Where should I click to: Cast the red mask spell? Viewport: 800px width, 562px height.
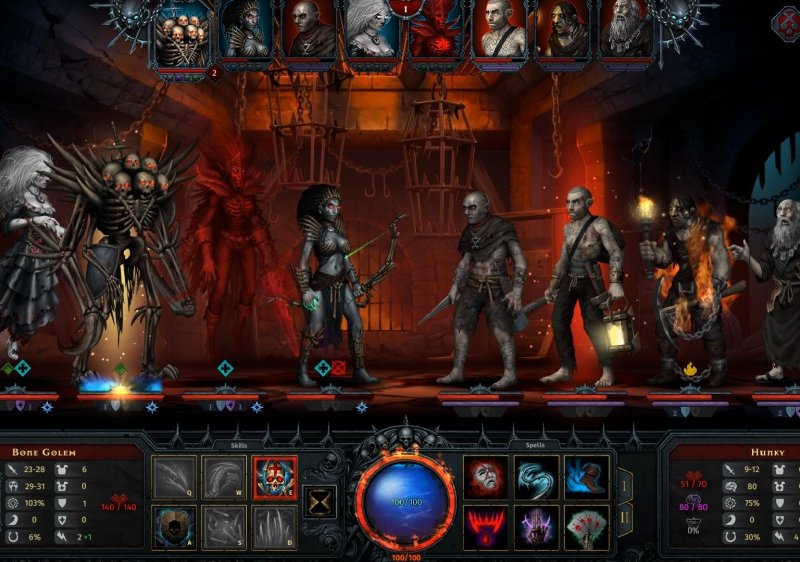click(487, 477)
